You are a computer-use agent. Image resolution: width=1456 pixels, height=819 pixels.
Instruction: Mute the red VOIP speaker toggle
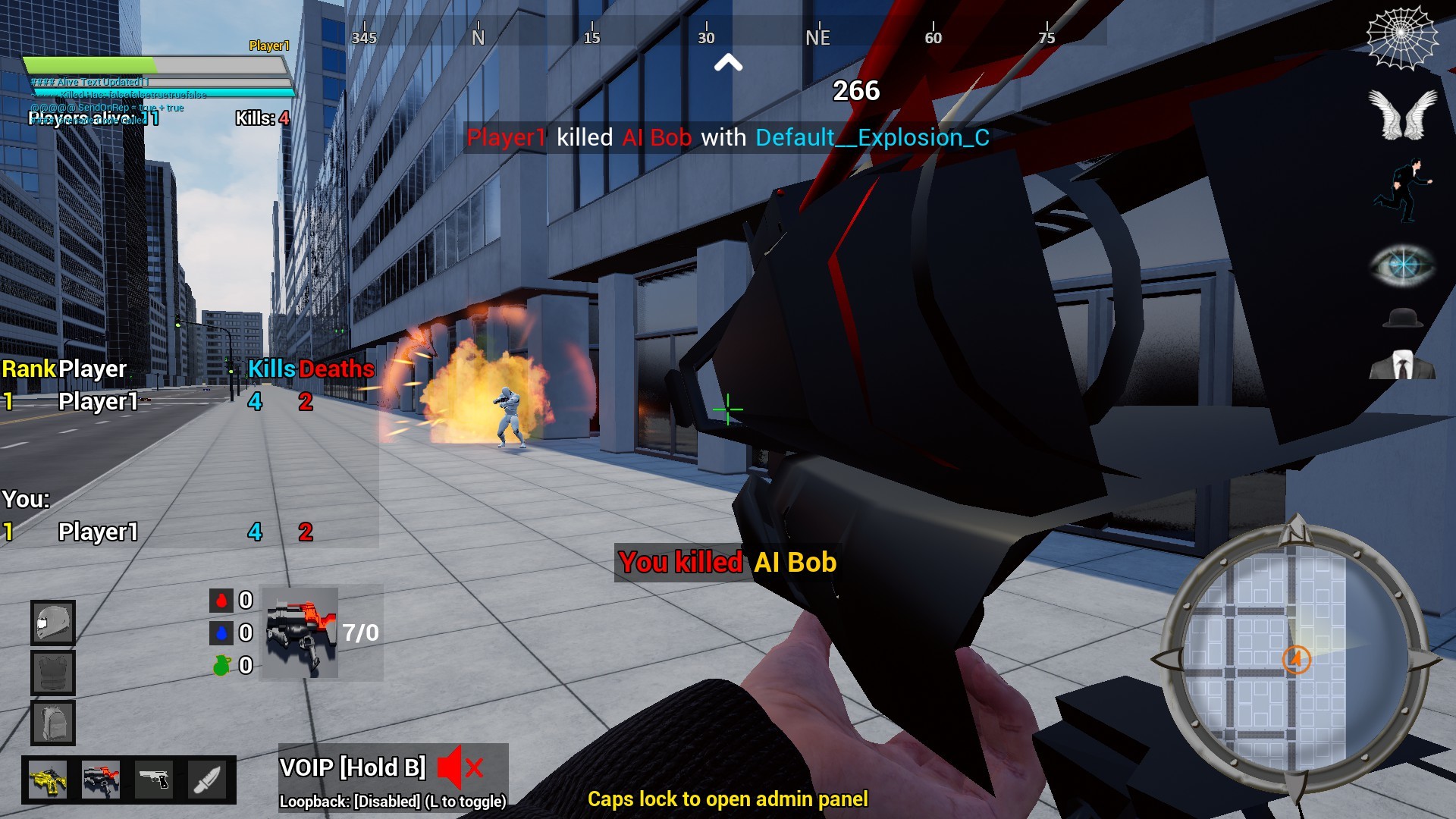tap(458, 767)
